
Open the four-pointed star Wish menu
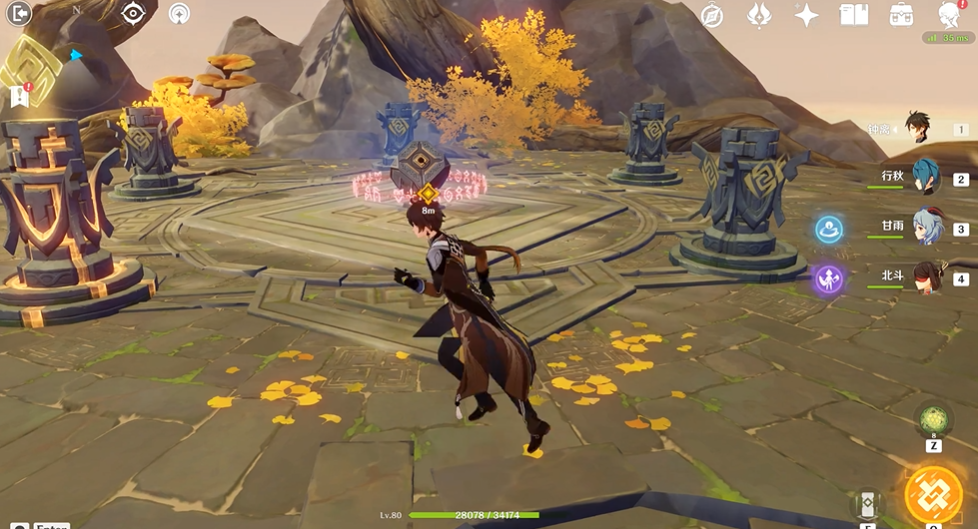(806, 15)
